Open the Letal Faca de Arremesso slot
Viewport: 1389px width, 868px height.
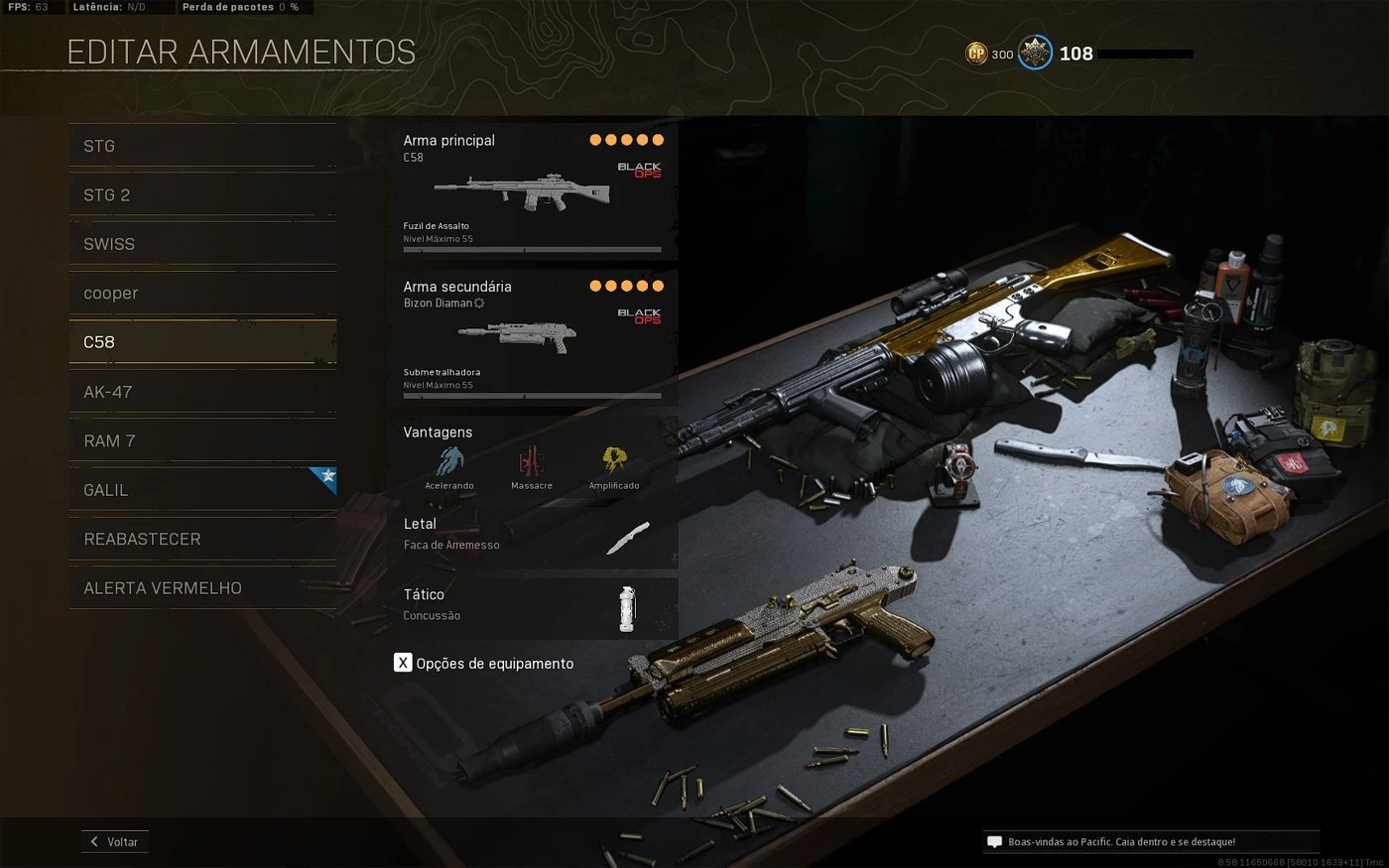coord(533,536)
